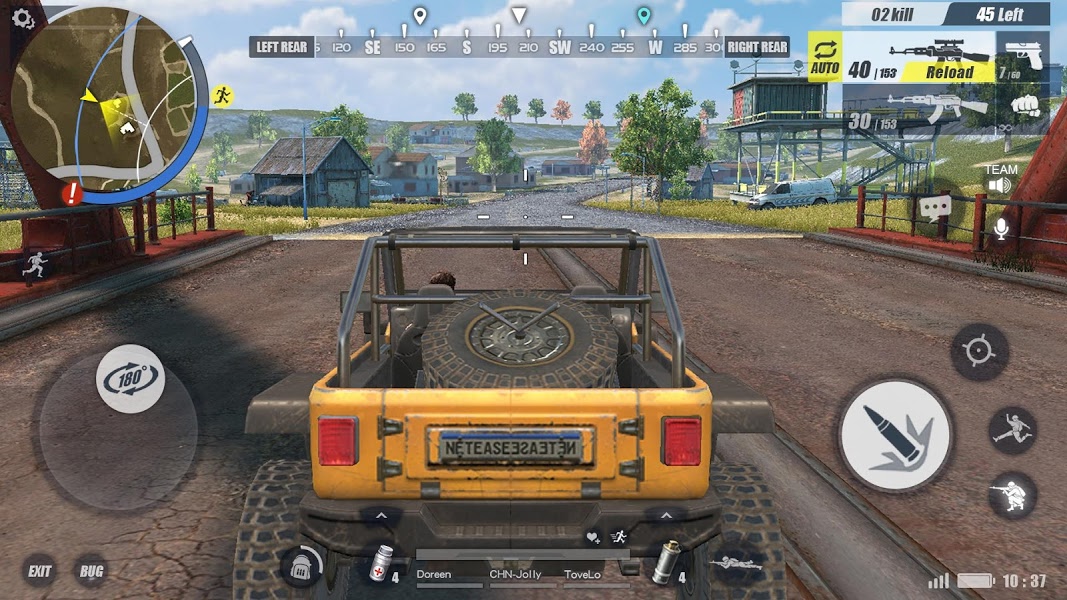Tap the crouch button

[x=1012, y=495]
